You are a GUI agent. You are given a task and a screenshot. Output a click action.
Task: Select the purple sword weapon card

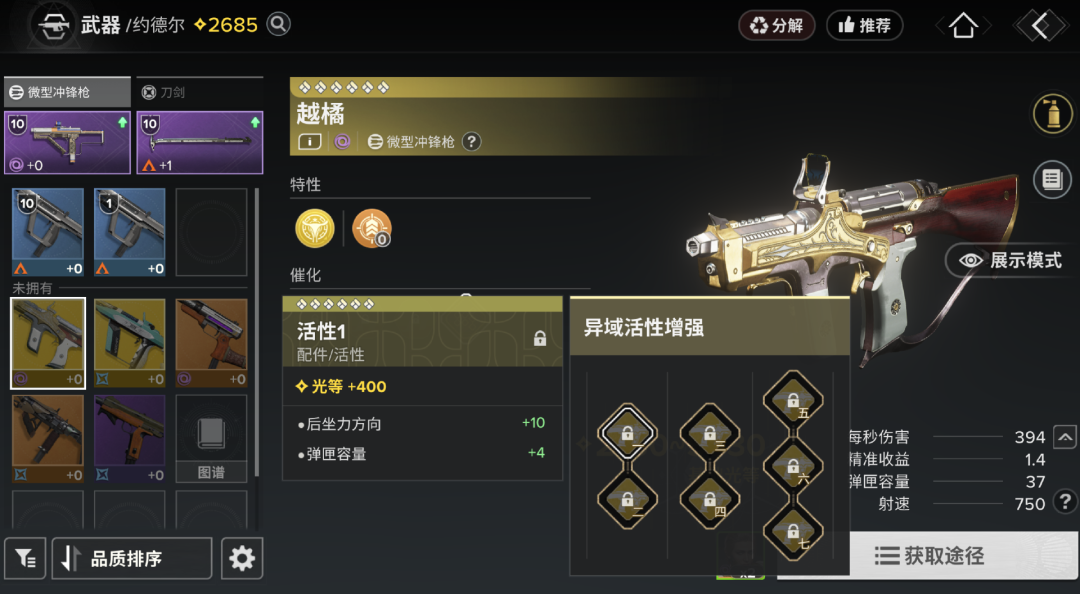click(199, 142)
